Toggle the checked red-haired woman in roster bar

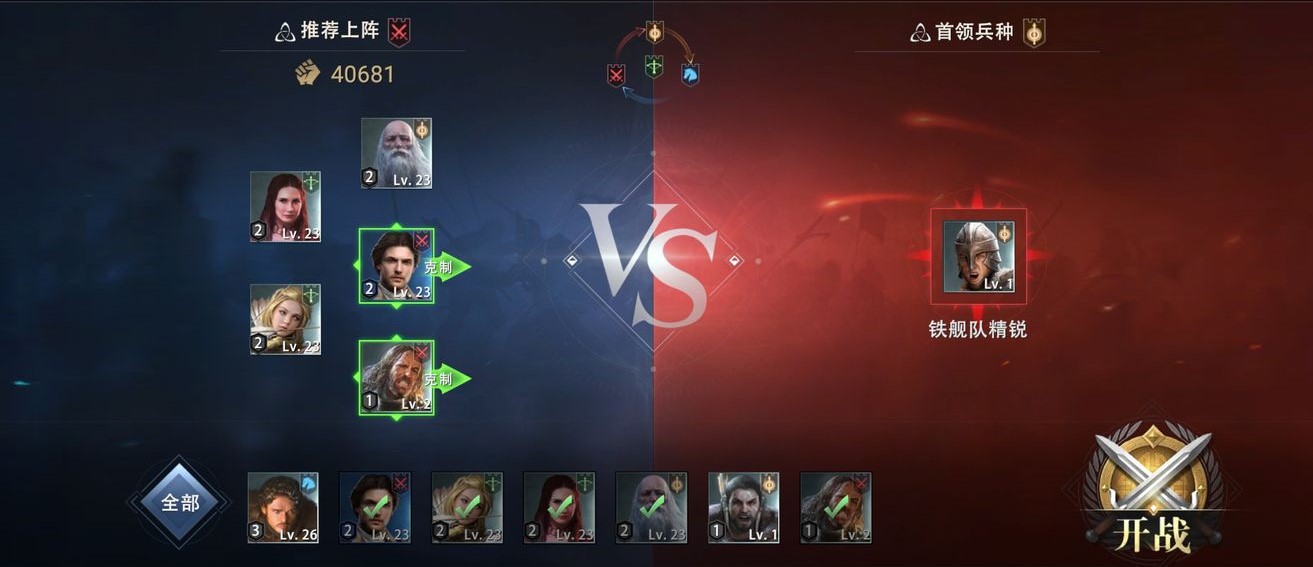(x=559, y=507)
